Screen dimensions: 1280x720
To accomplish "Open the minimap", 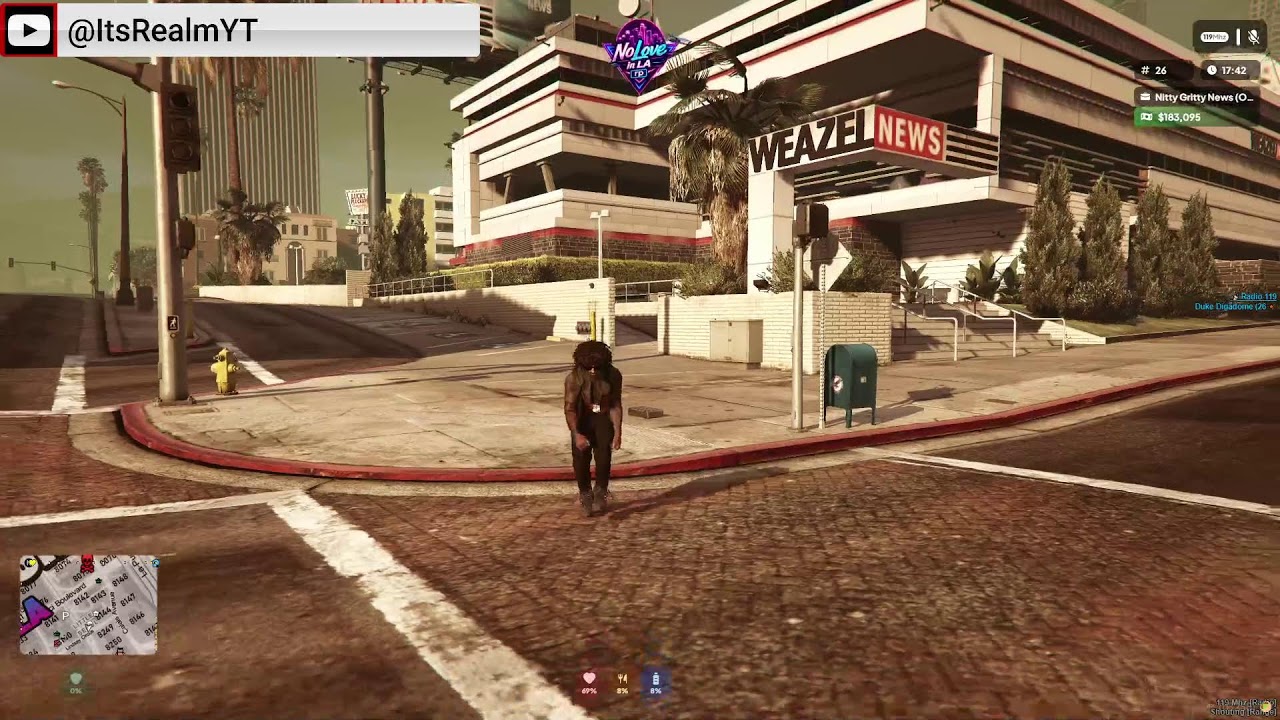I will point(88,605).
